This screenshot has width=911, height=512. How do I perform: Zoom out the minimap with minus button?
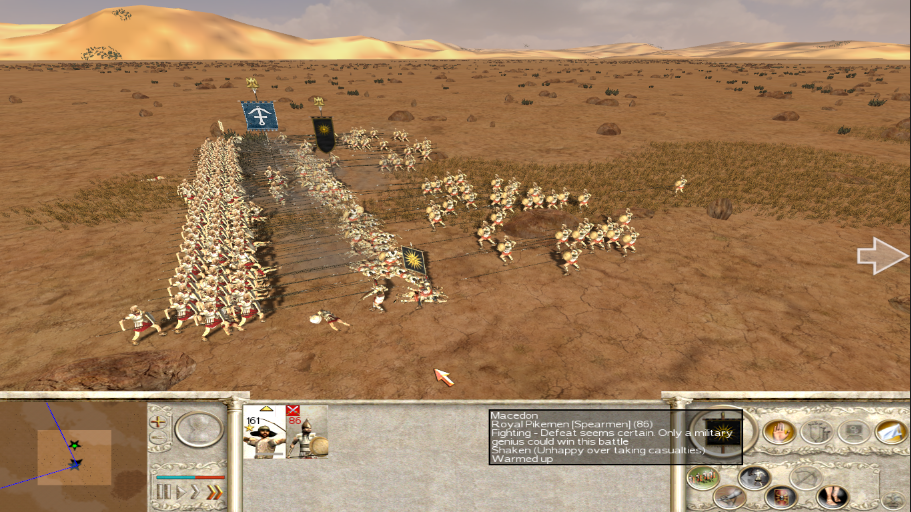158,439
